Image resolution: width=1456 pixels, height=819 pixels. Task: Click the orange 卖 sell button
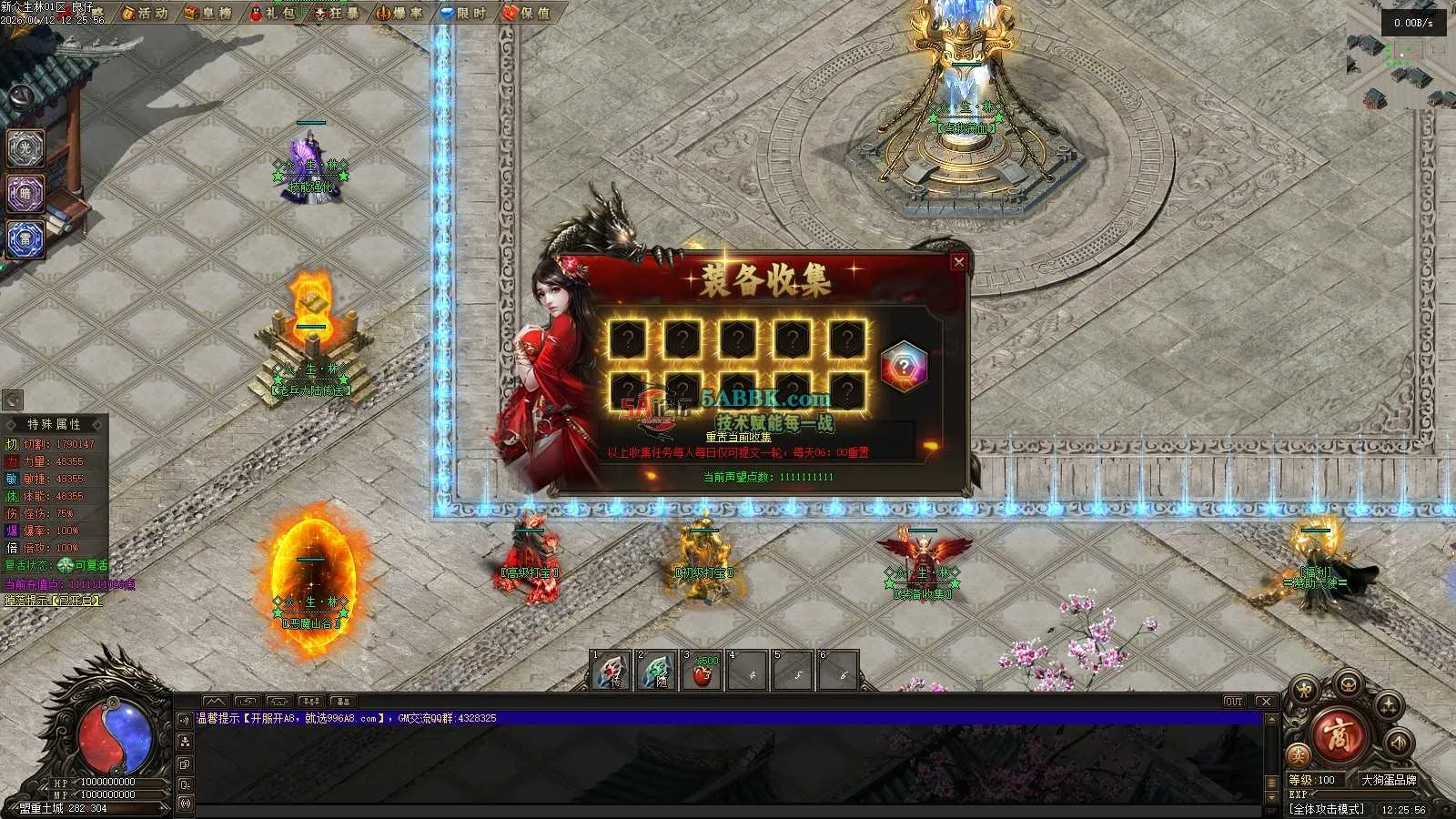point(1299,754)
